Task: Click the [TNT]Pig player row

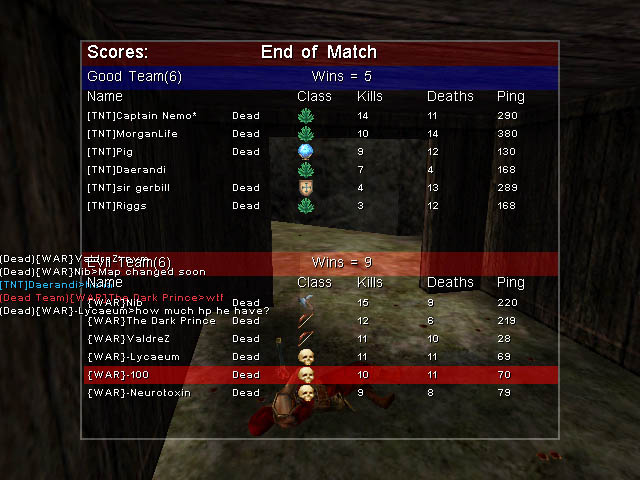Action: pos(110,152)
